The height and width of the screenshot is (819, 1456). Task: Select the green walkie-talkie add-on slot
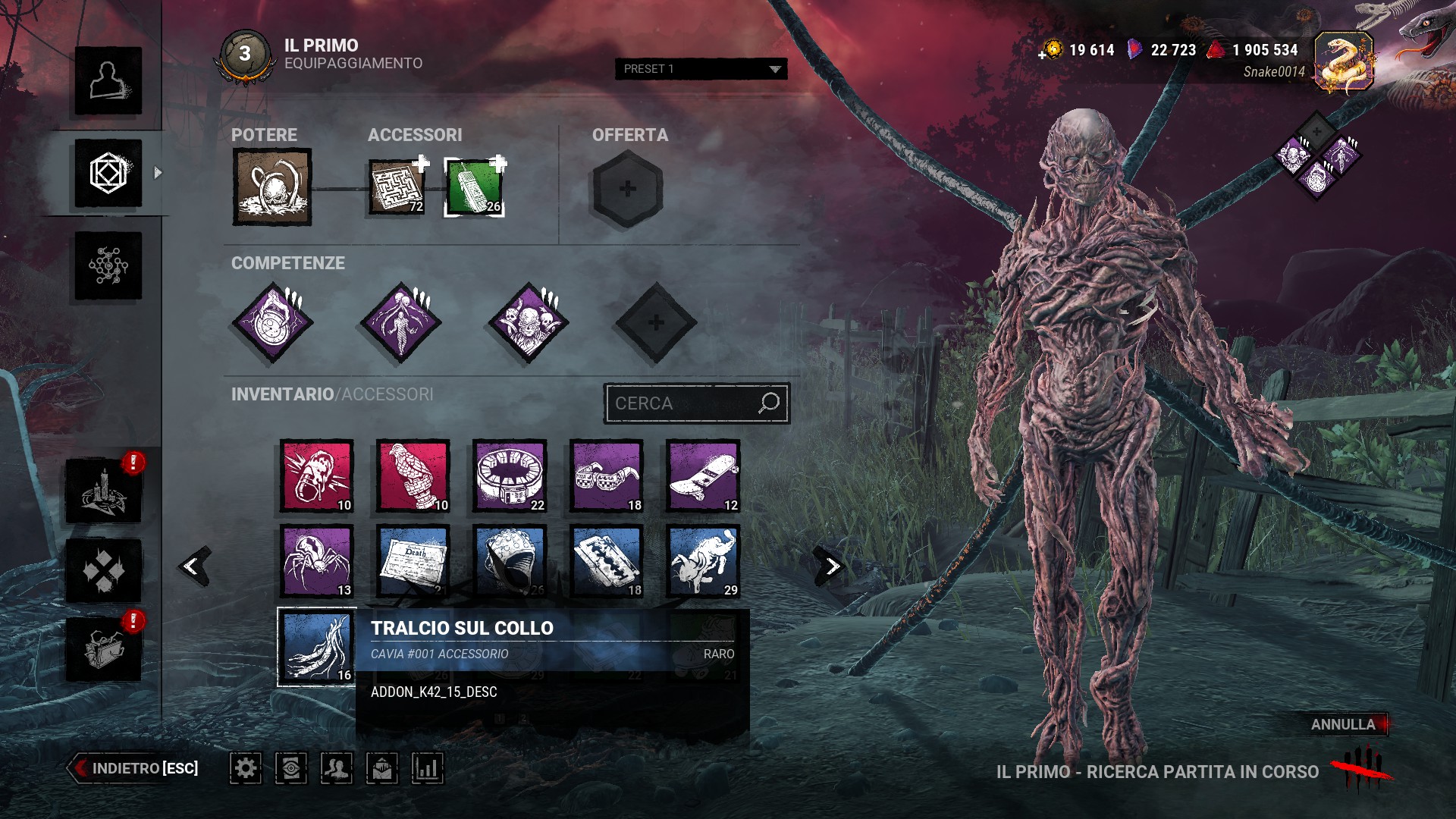[x=474, y=187]
